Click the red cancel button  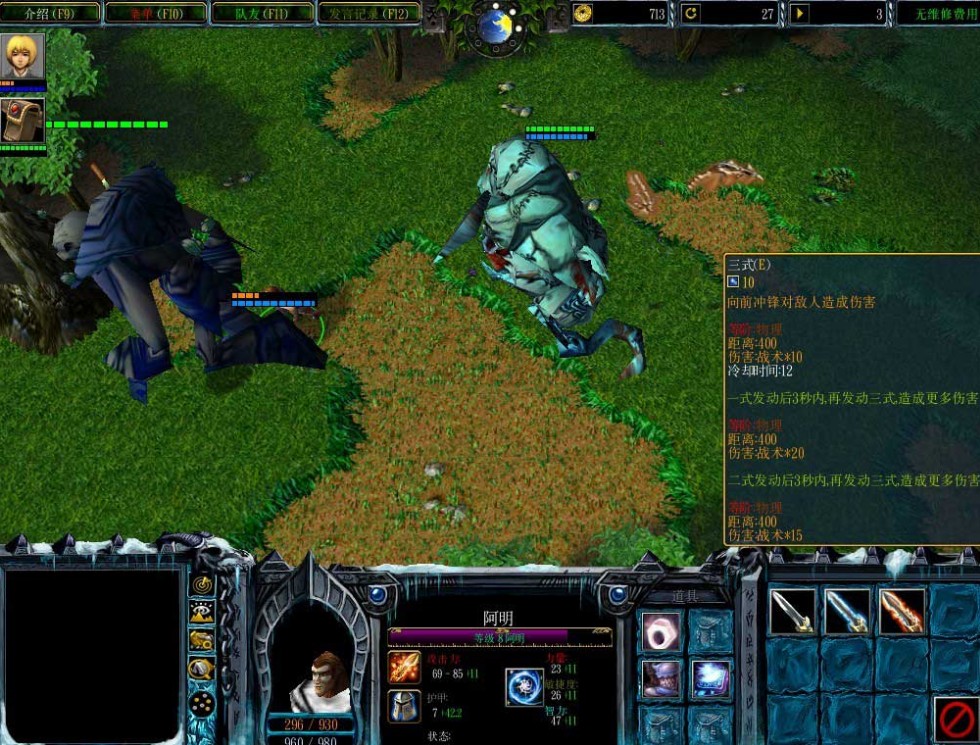click(x=953, y=718)
